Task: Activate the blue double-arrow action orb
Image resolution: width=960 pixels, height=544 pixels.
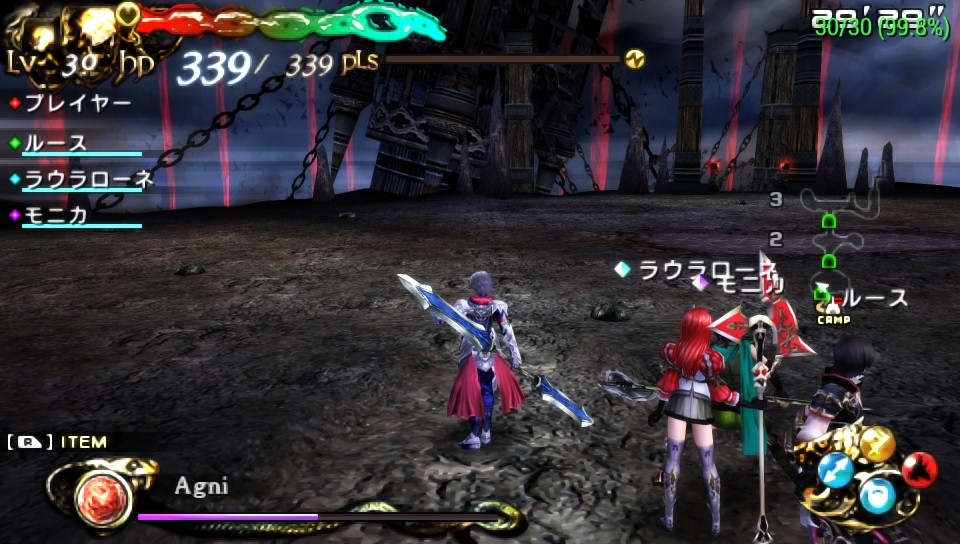Action: (835, 469)
